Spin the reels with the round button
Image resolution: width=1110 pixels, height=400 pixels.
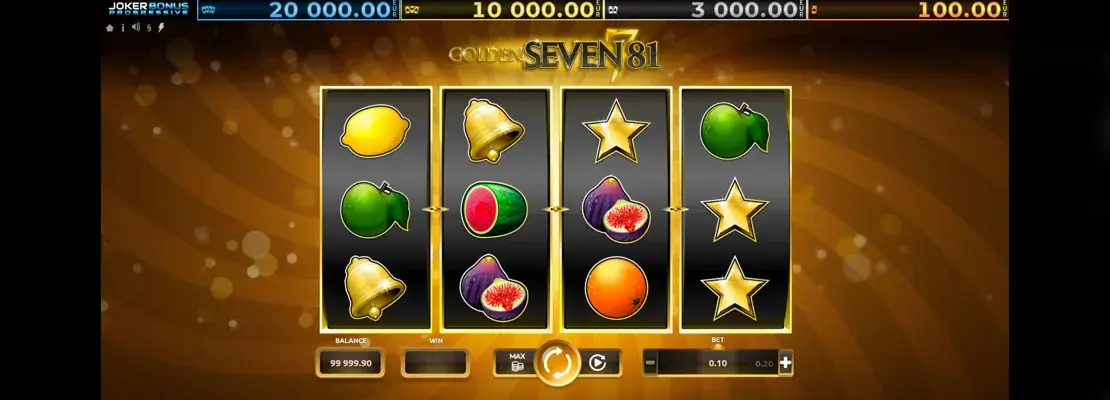point(557,363)
